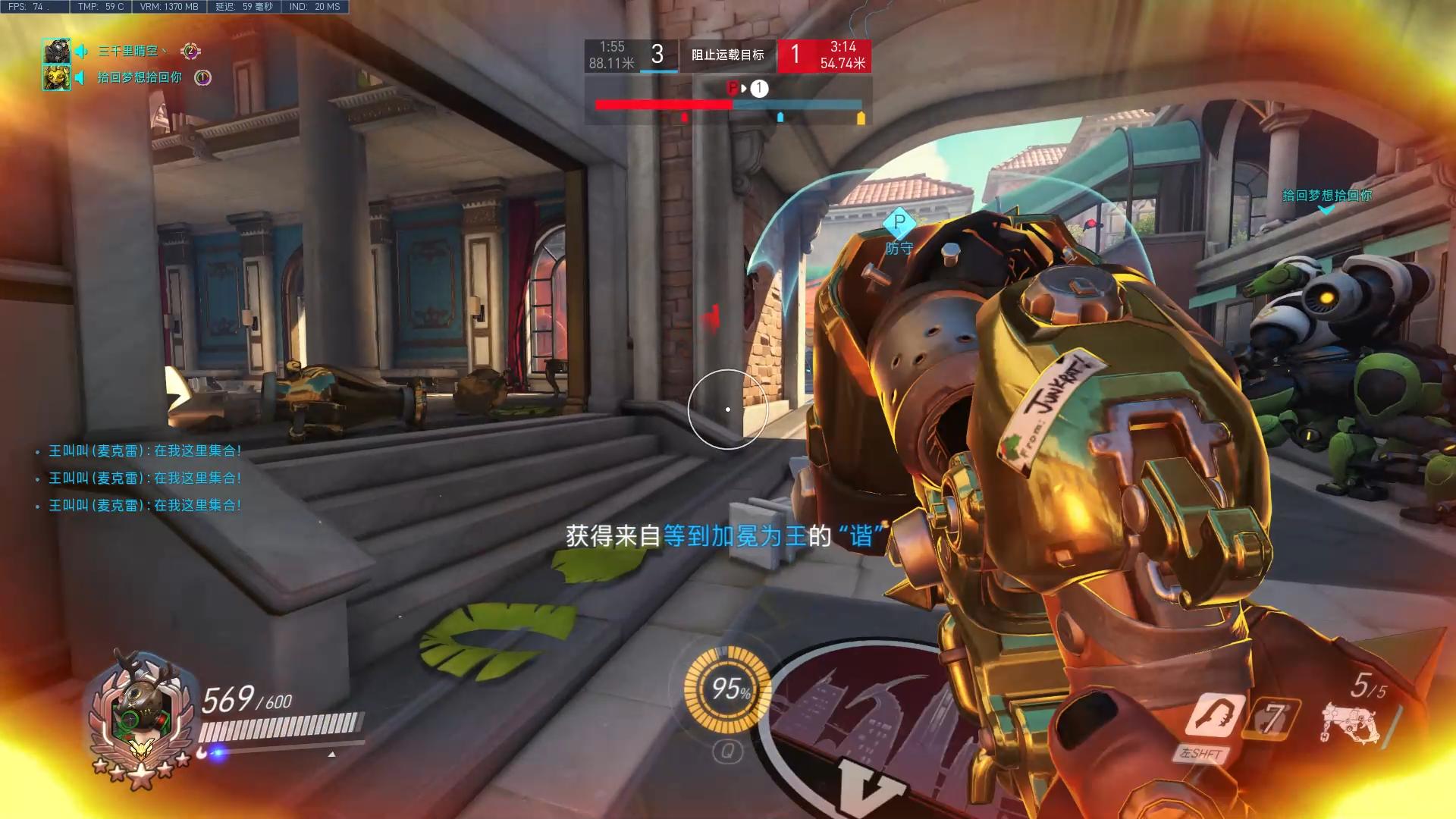Use the Take a Breather ability icon

(1215, 716)
